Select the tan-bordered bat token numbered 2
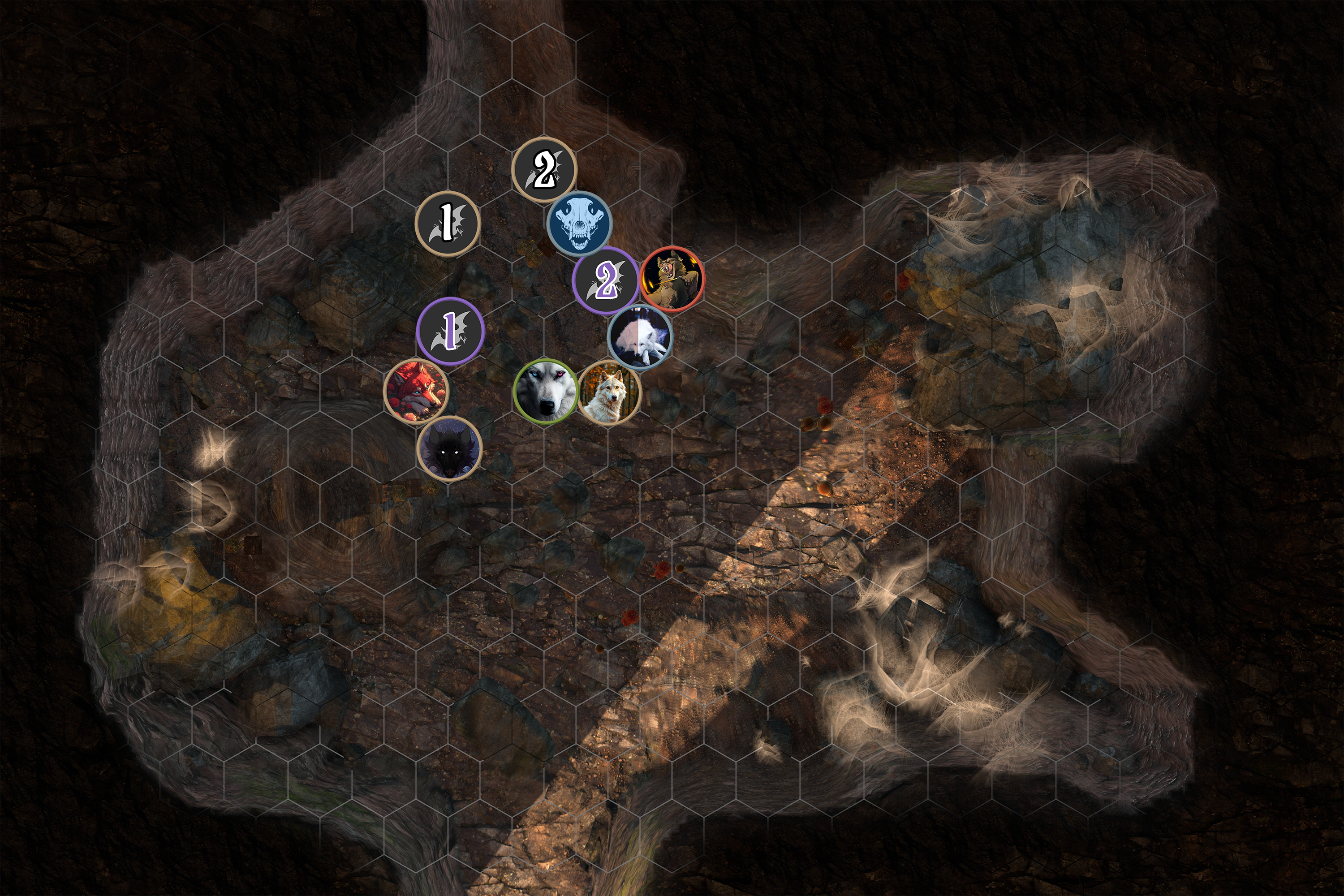The height and width of the screenshot is (896, 1344). coord(544,169)
